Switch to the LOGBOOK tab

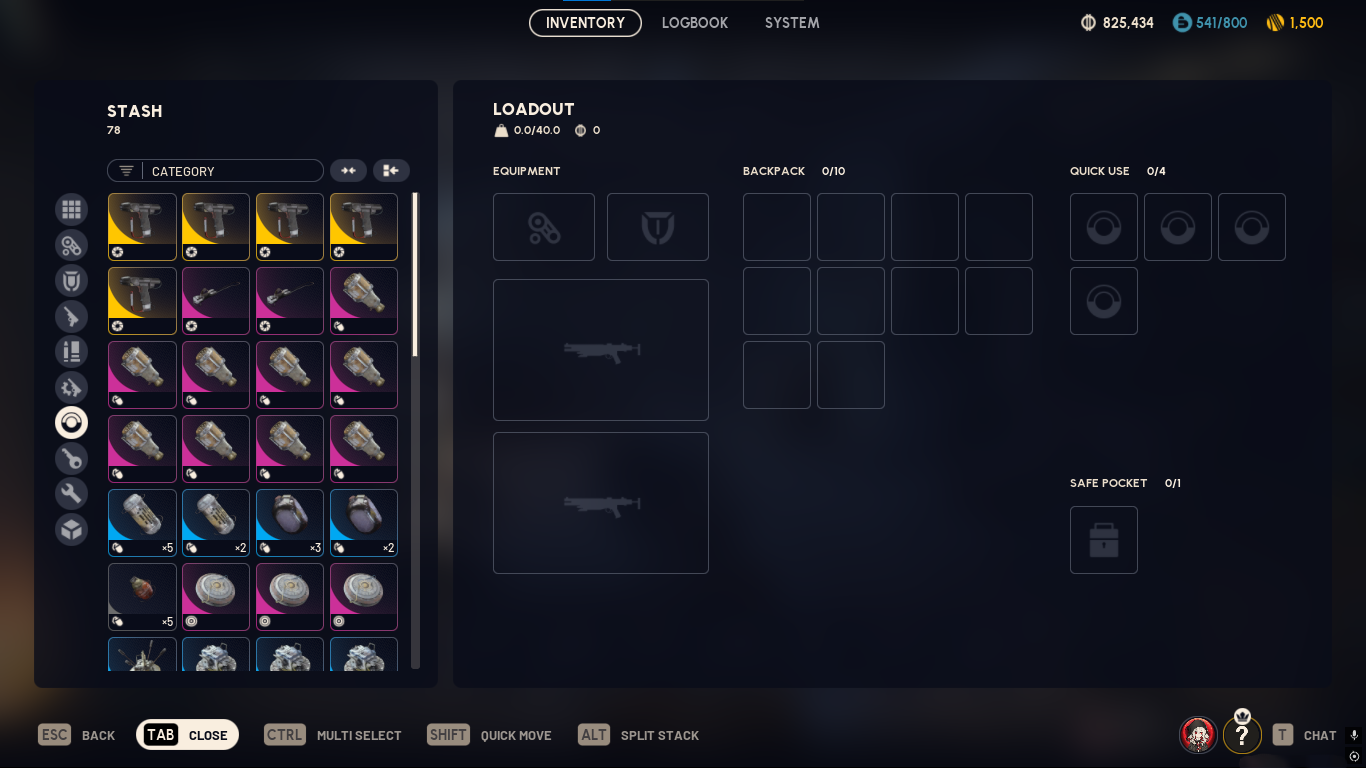694,22
